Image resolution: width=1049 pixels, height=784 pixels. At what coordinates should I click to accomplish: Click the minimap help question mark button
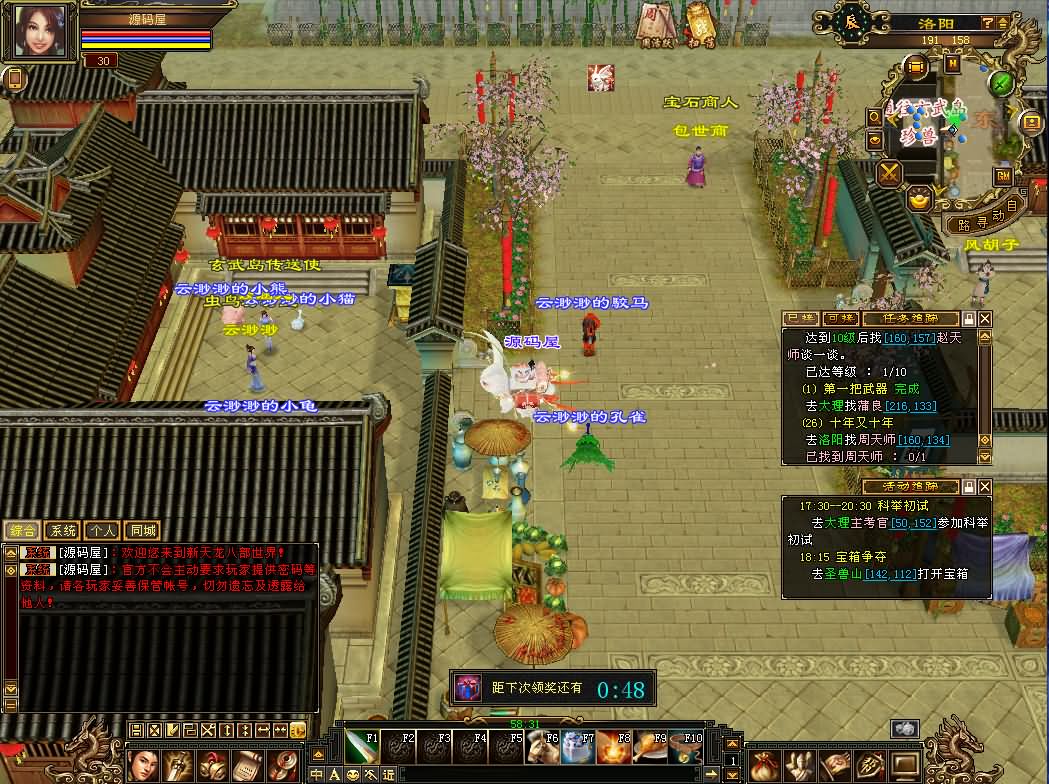click(x=987, y=22)
